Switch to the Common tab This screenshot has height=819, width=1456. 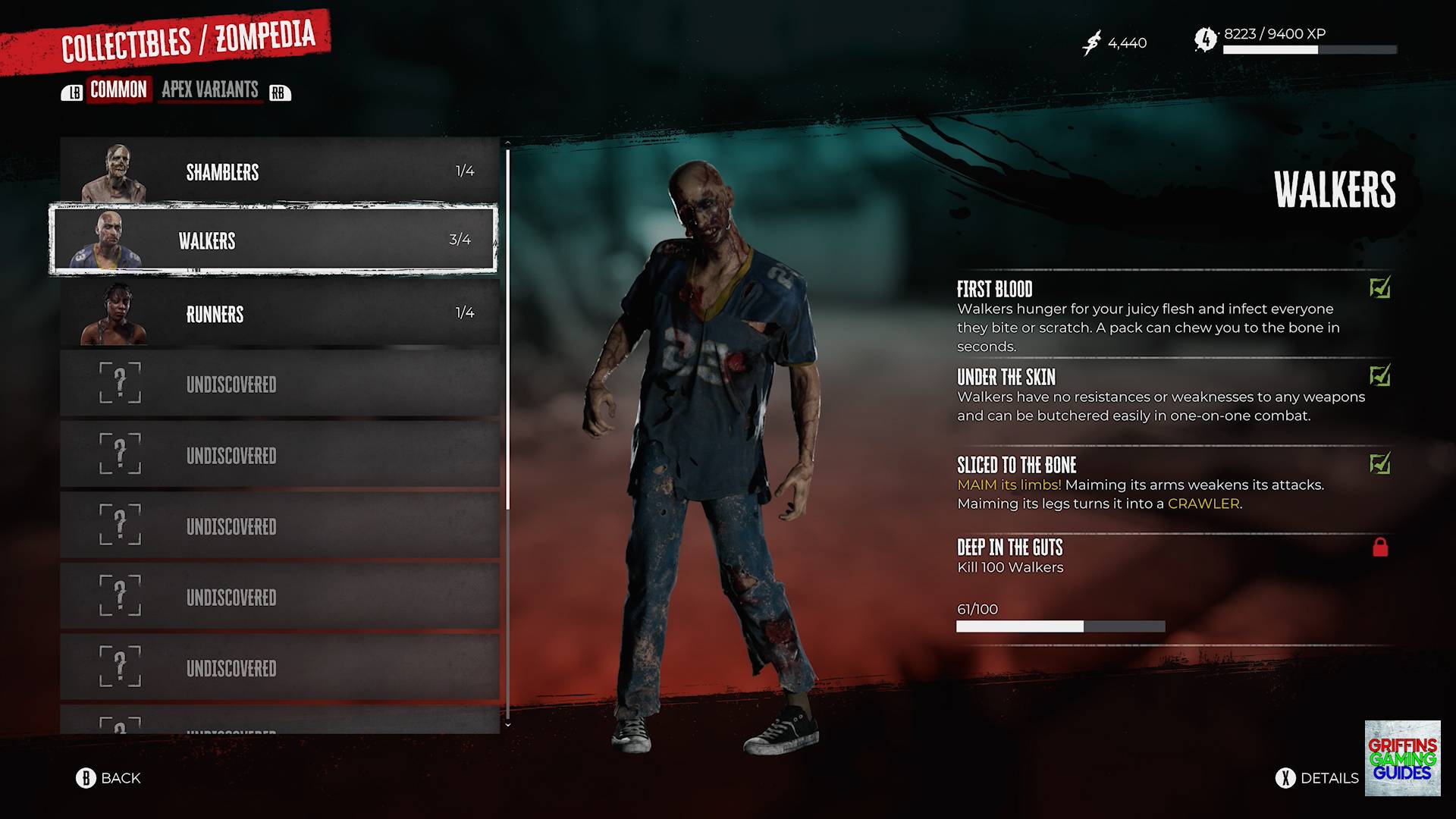(x=118, y=89)
